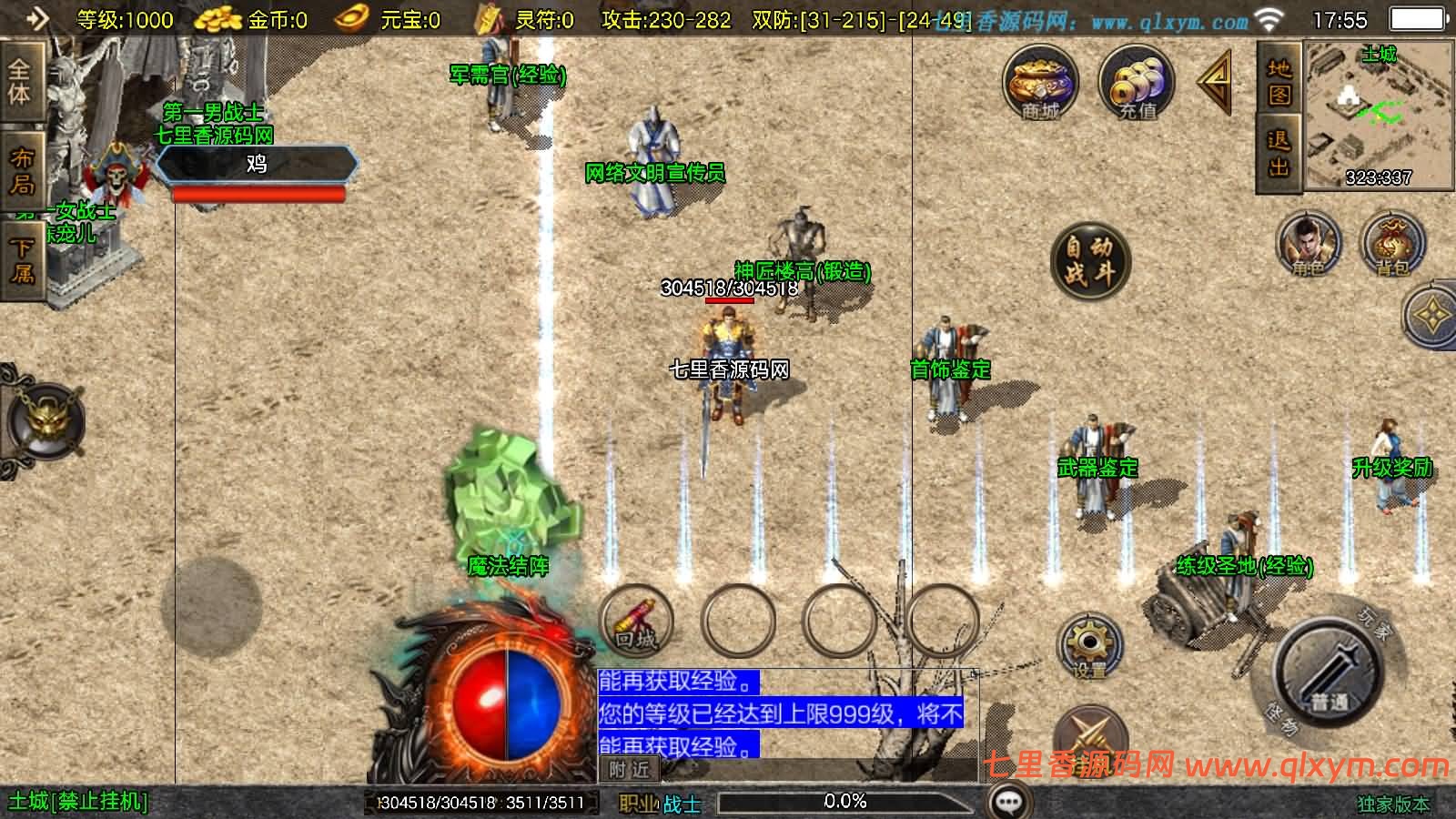
Task: Select the 下属 tab
Action: (x=22, y=259)
